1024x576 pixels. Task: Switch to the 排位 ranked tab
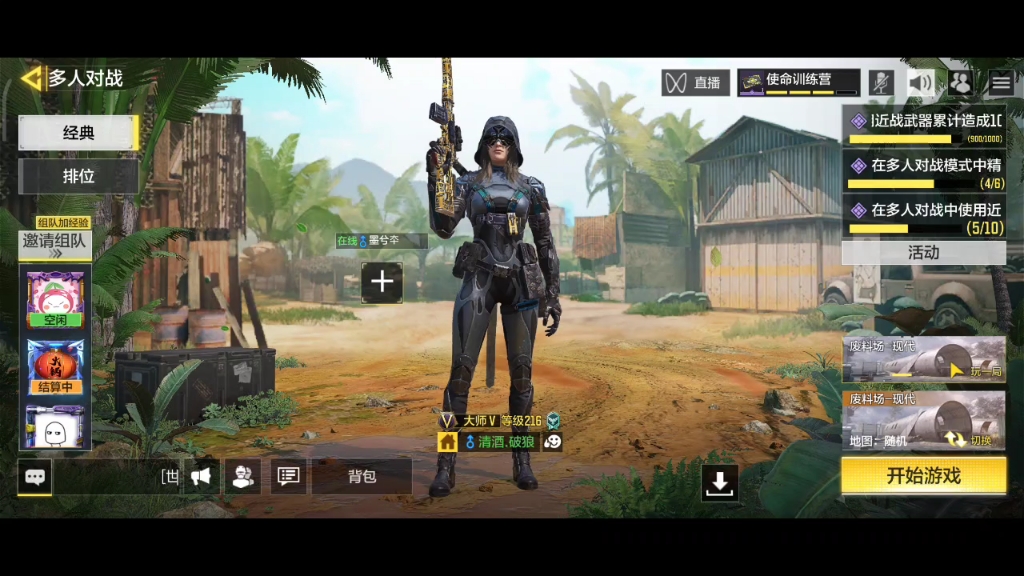pyautogui.click(x=78, y=176)
